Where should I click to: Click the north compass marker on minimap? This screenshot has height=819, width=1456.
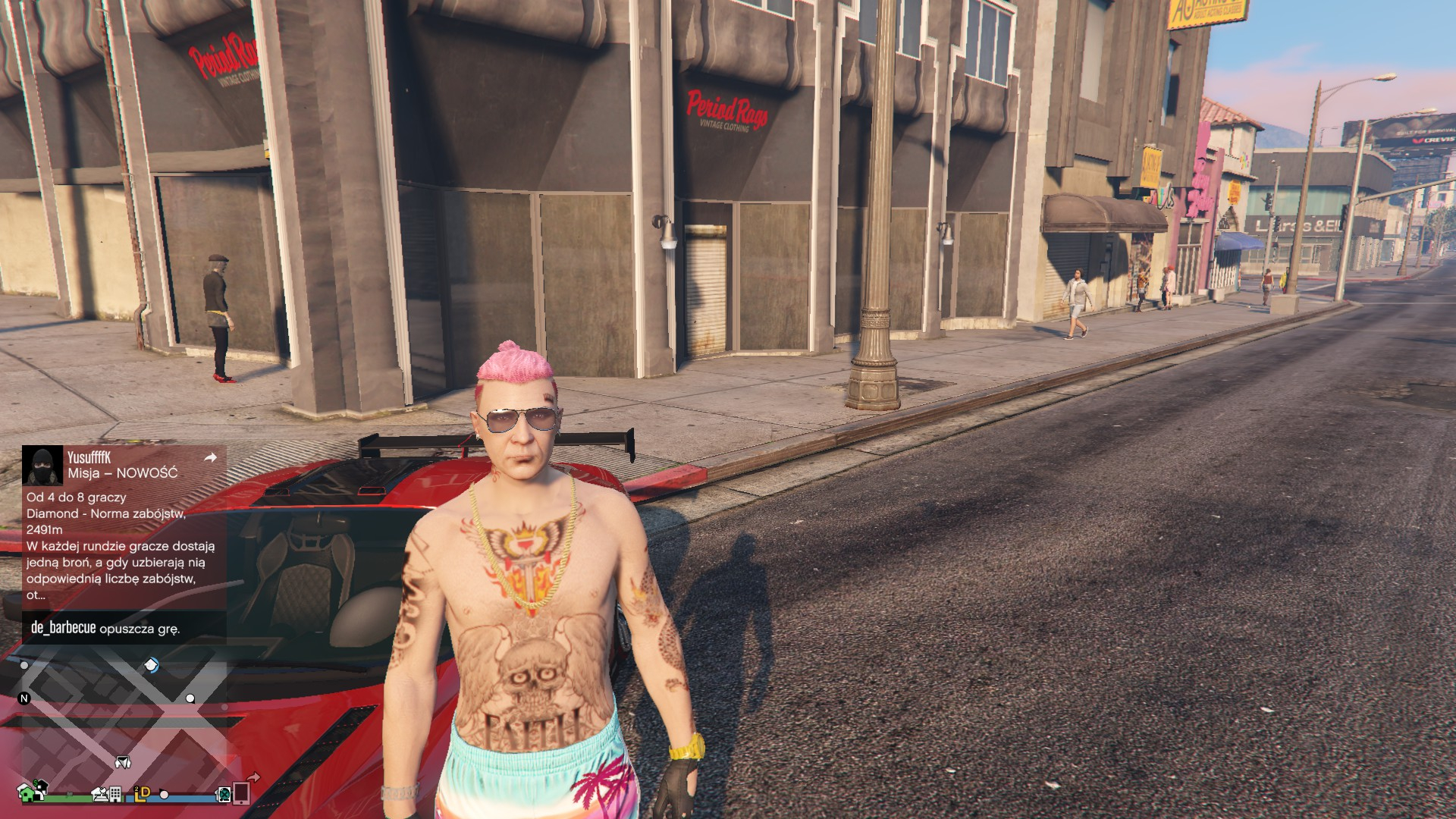24,698
